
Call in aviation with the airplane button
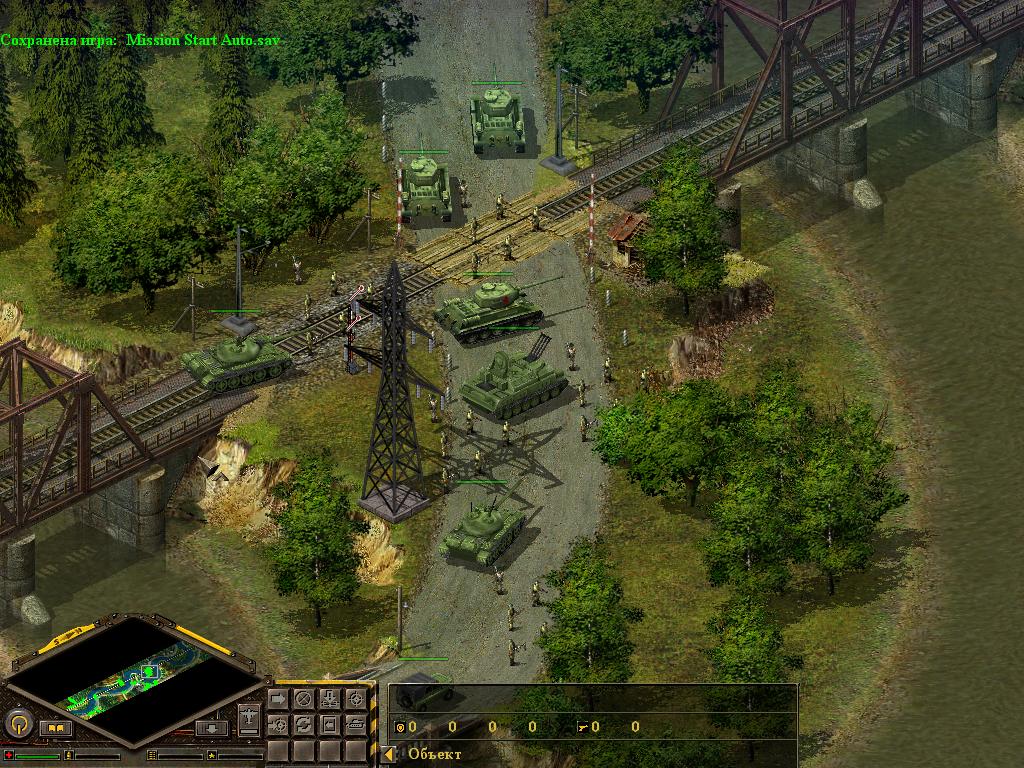pos(250,717)
